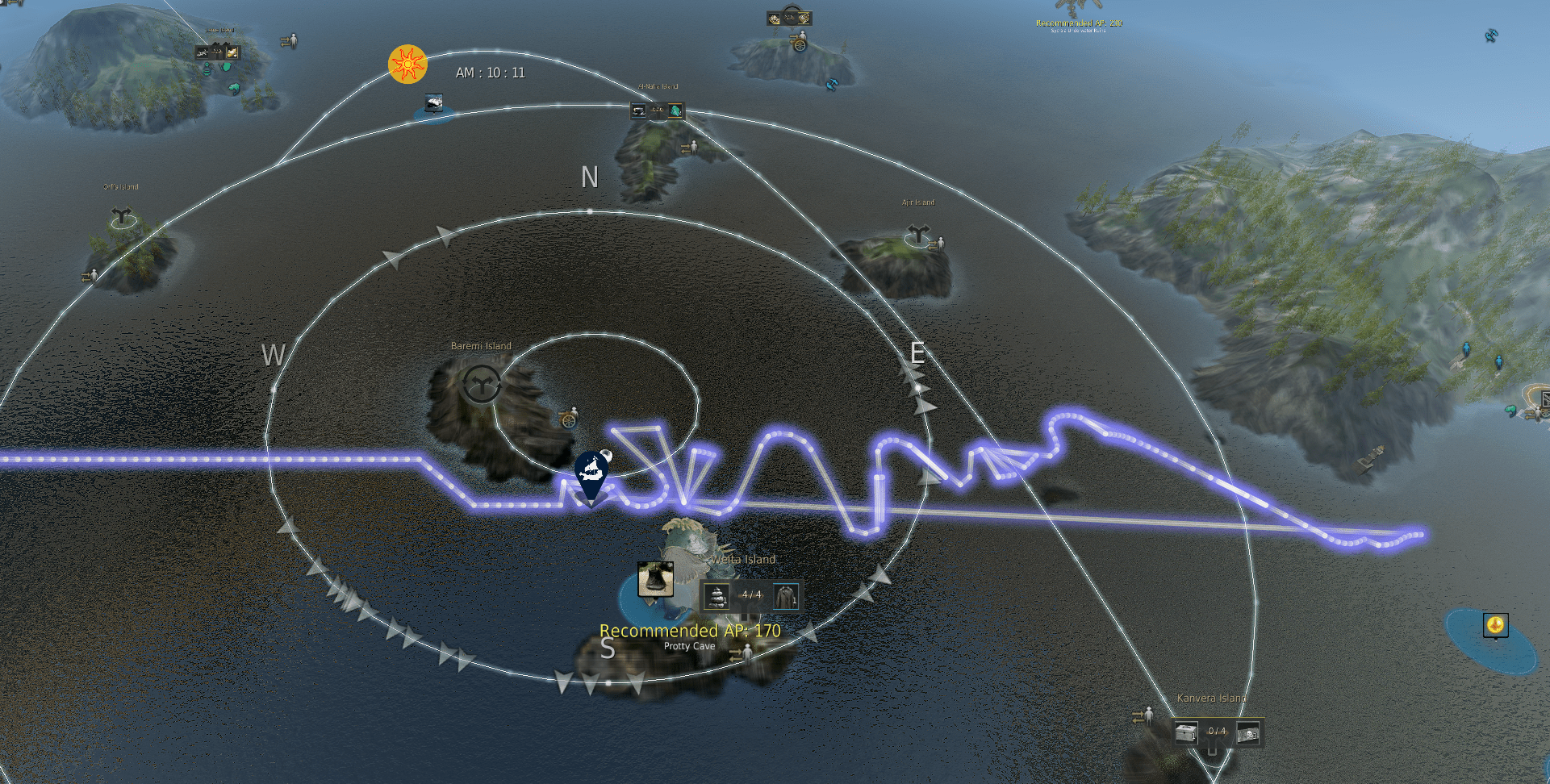
Task: Select the trader NPC icon at Protty Cave
Action: point(742,653)
